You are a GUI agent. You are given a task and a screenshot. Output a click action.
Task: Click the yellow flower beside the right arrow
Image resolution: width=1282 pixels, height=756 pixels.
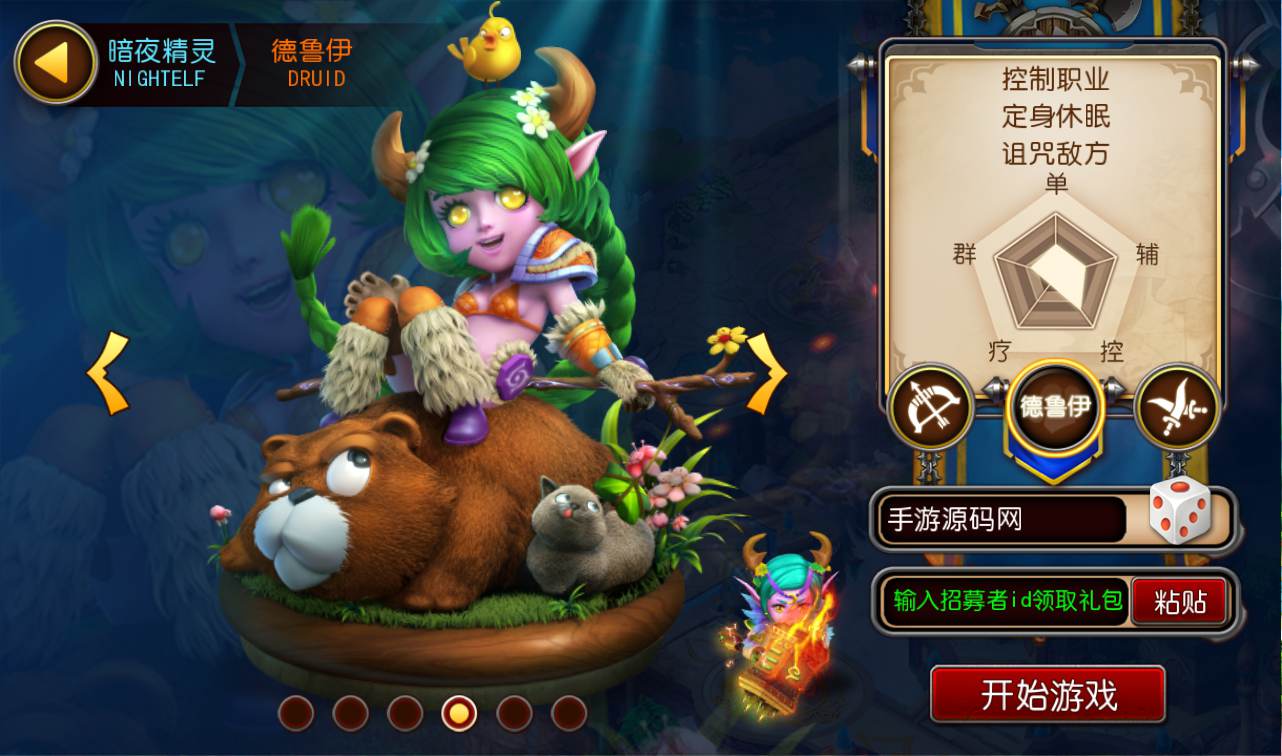click(x=725, y=340)
